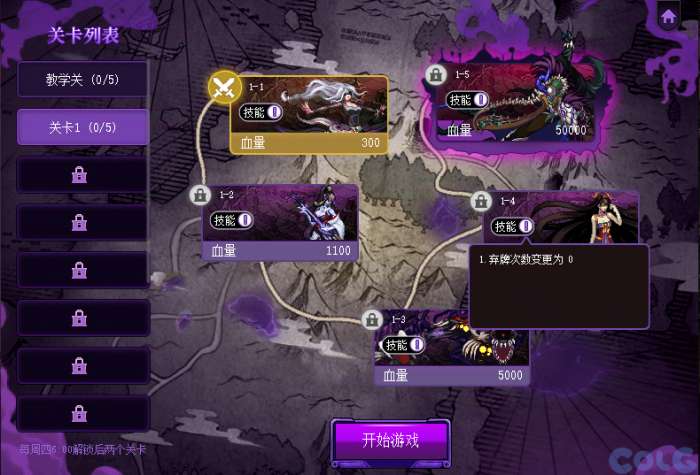700x475 pixels.
Task: Select the 教学关 (0/5) tutorial tab
Action: pos(83,79)
